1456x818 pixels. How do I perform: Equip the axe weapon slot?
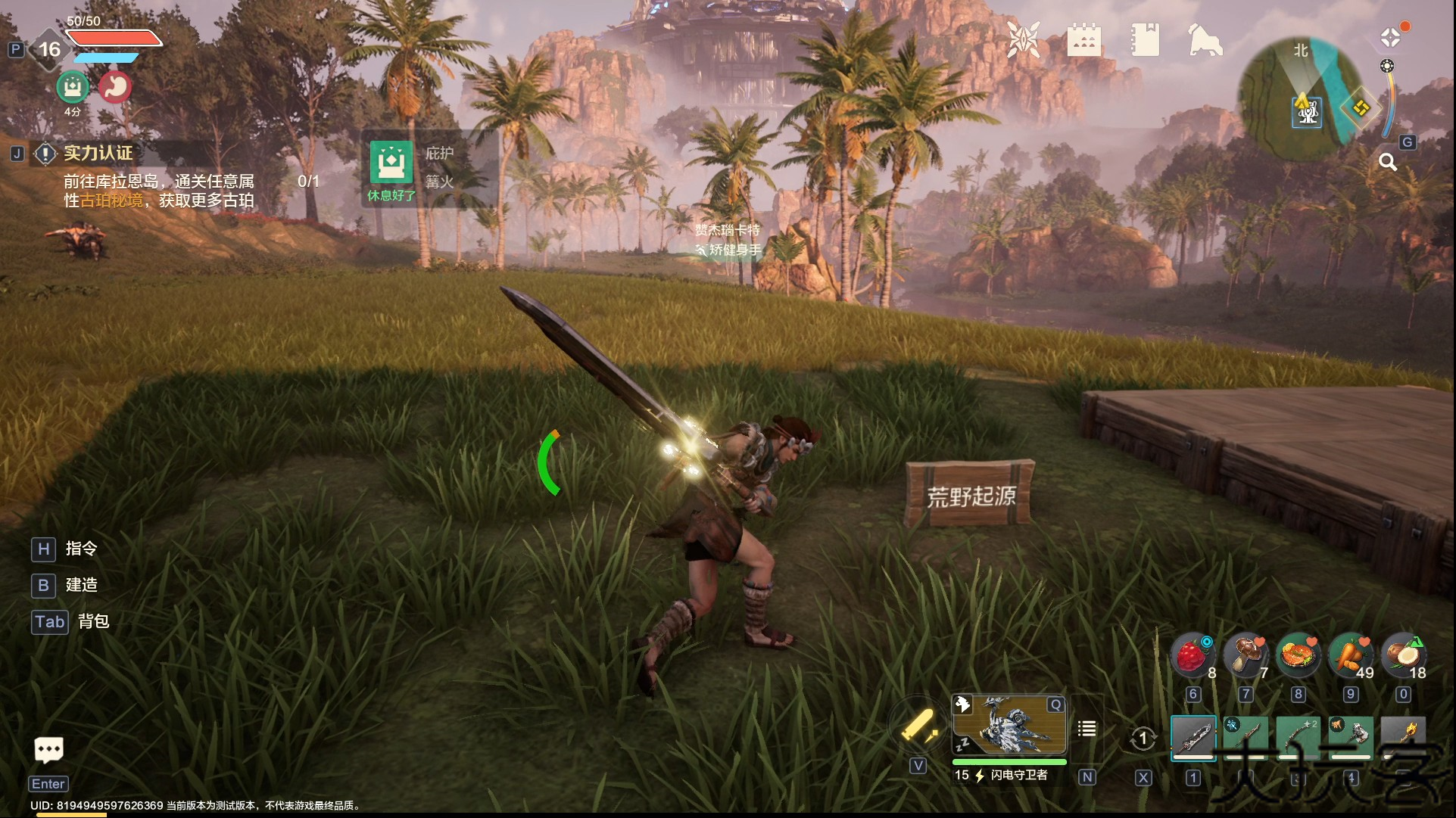1351,737
